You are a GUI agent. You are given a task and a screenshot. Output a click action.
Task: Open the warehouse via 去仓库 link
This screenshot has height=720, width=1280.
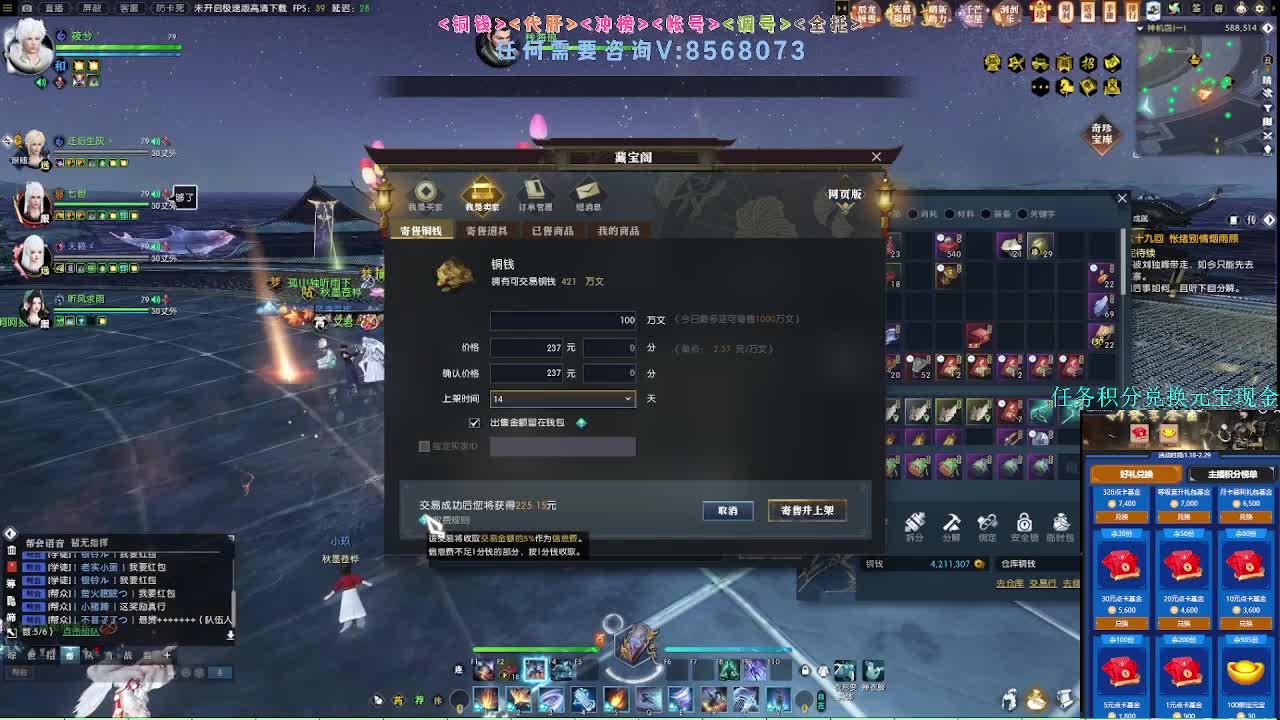tap(1007, 583)
